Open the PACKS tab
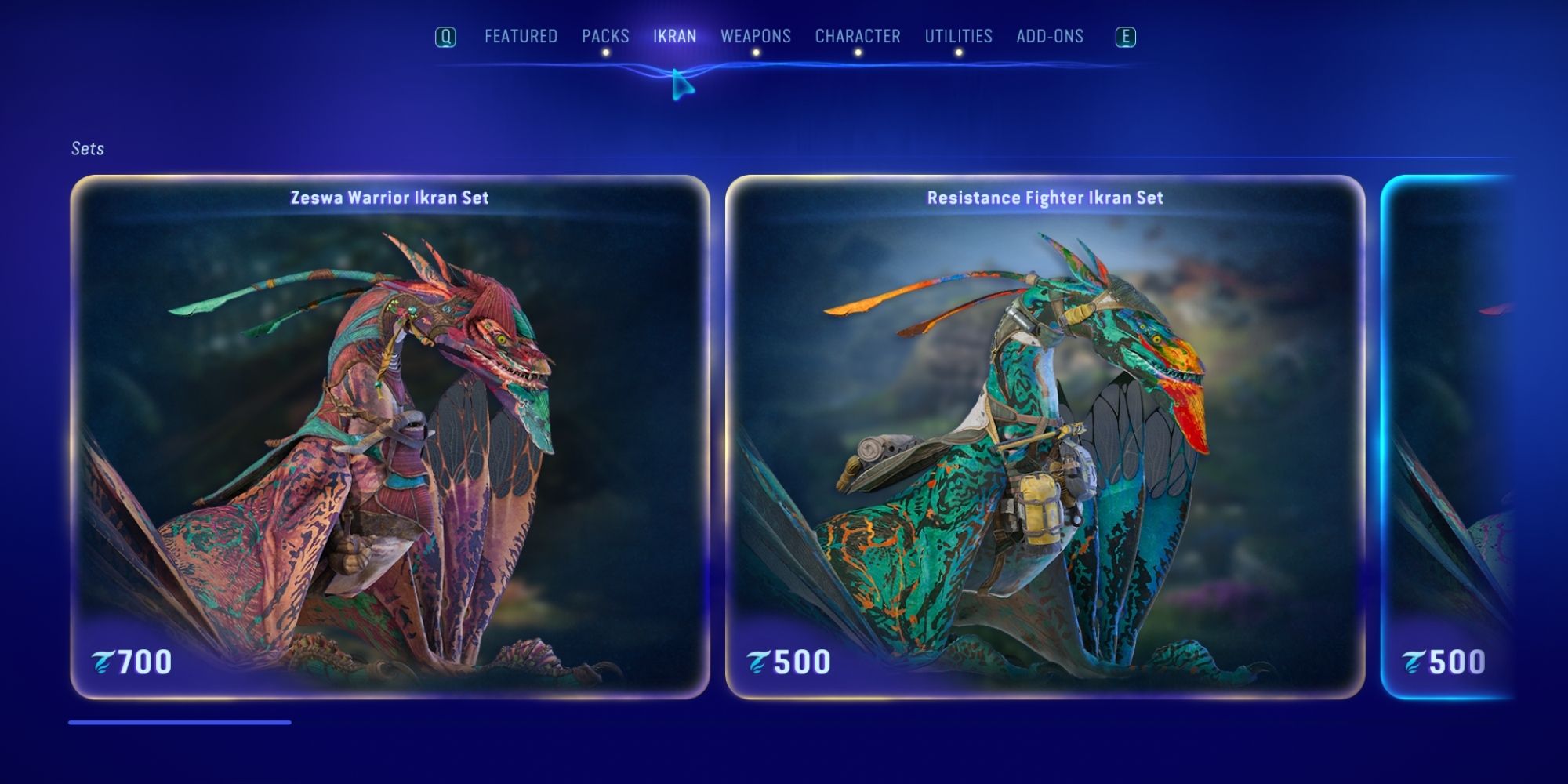The width and height of the screenshot is (1568, 784). [x=604, y=36]
